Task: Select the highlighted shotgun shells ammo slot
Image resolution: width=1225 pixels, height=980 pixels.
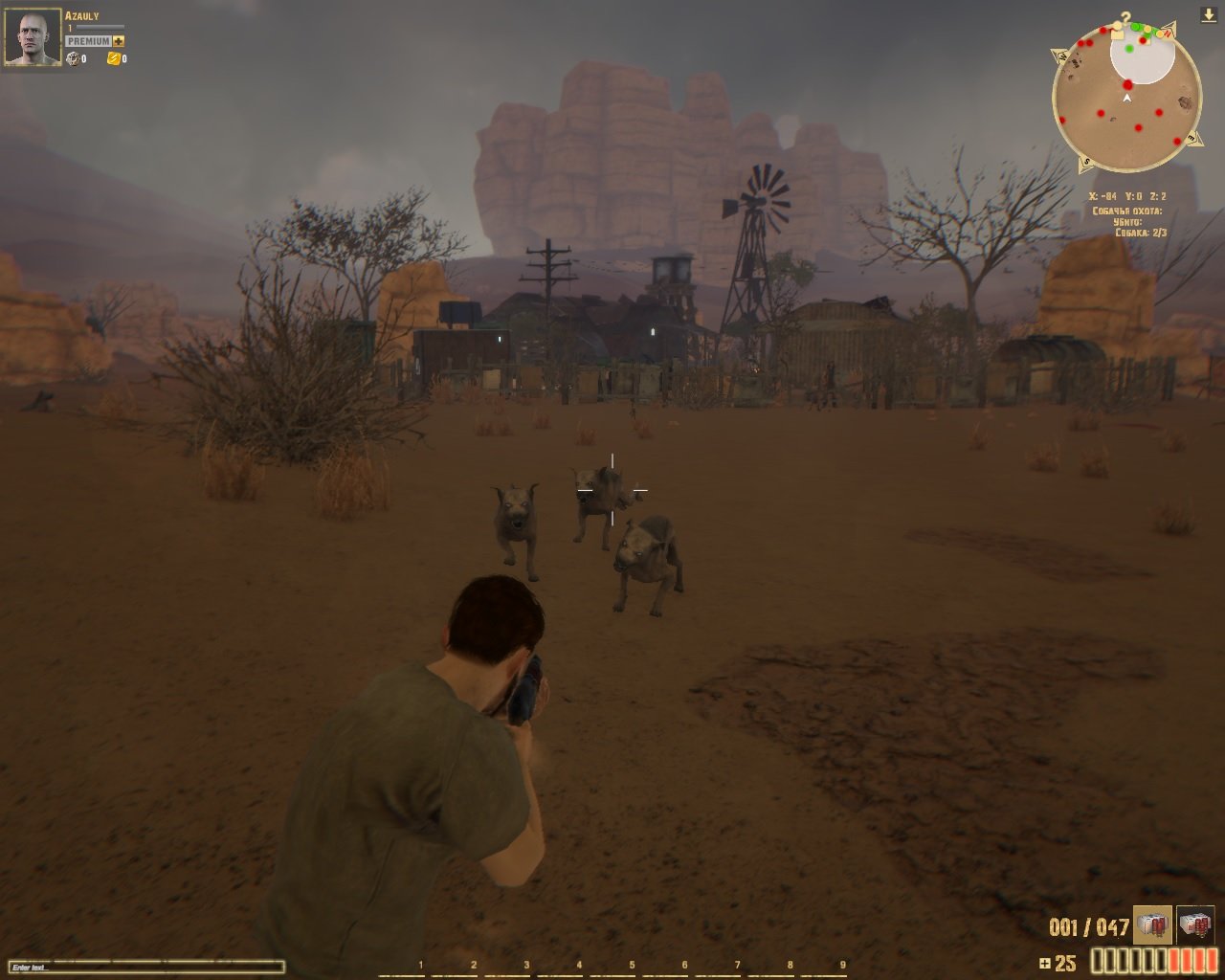Action: [x=1152, y=924]
